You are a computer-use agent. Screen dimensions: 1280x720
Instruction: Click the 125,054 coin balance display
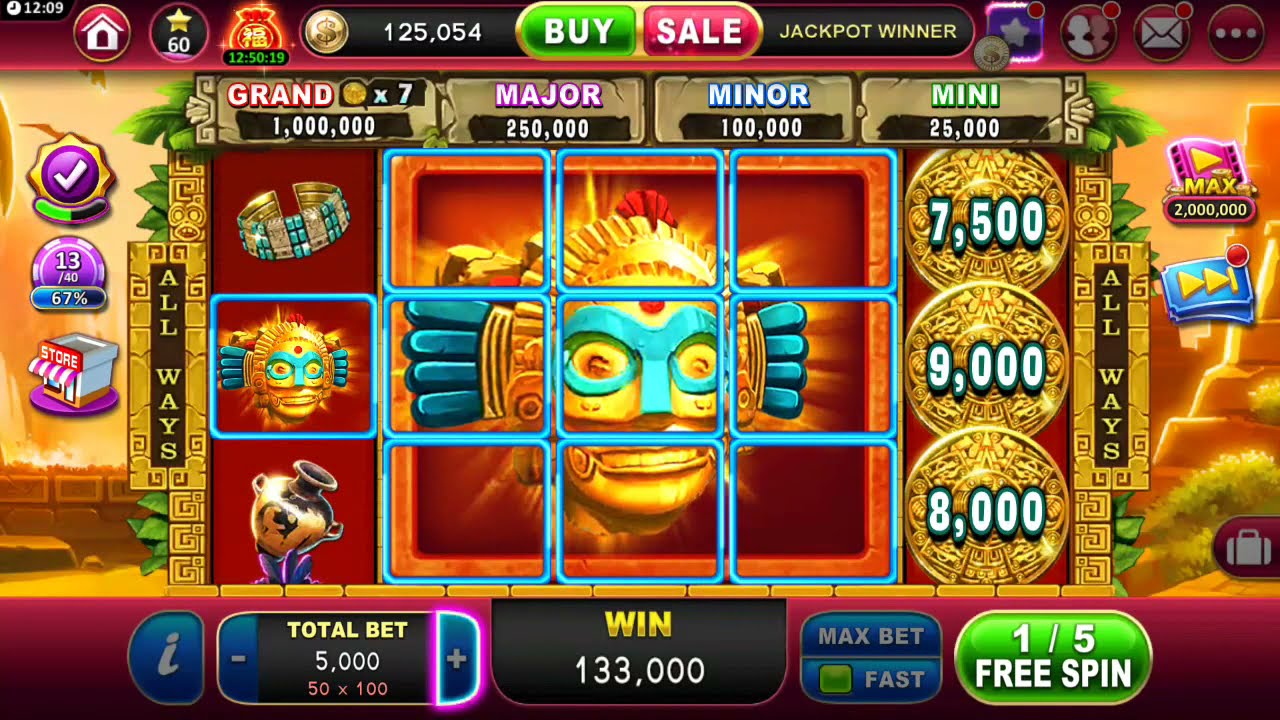[432, 31]
